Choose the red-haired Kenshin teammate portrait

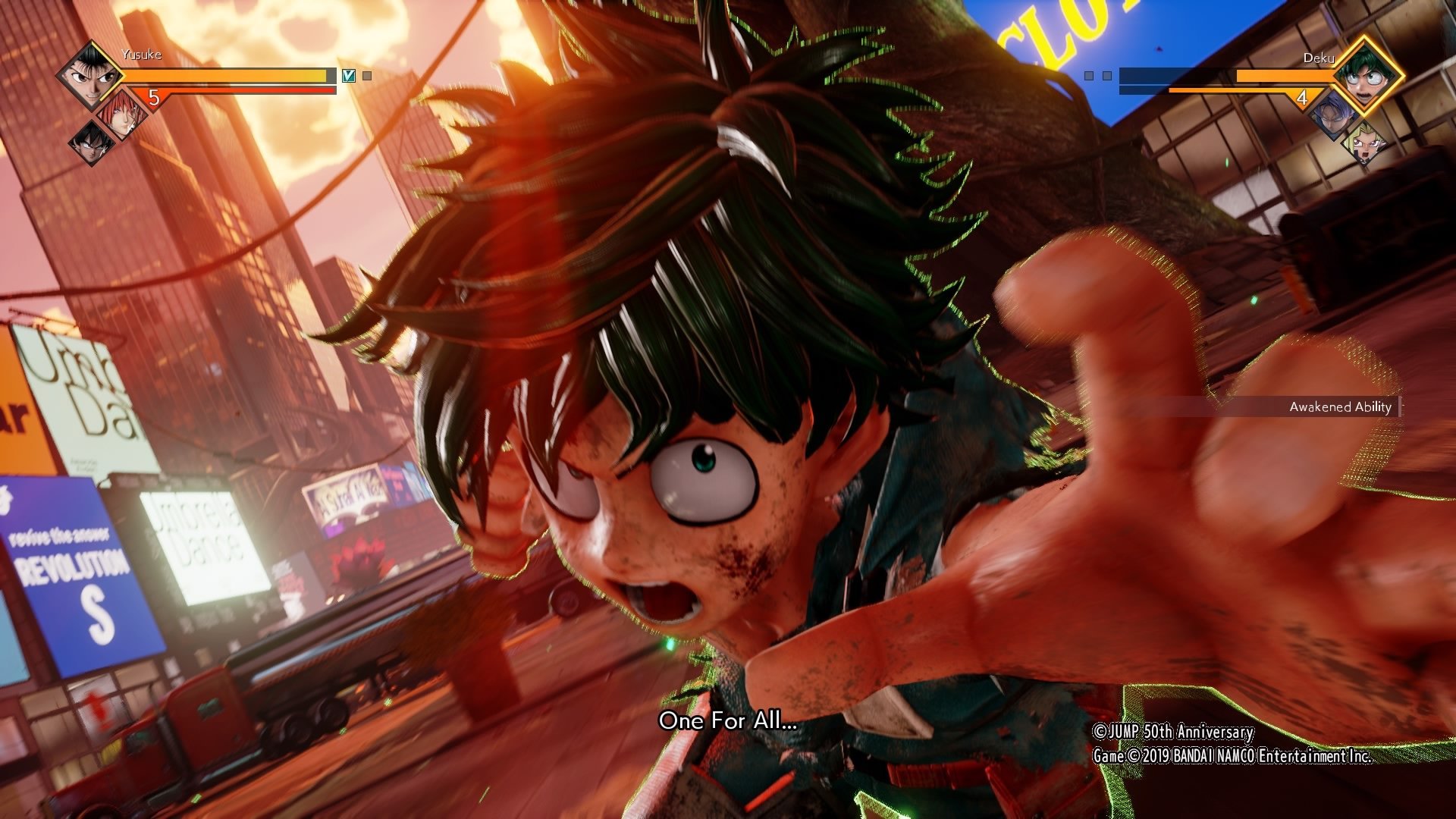pos(121,114)
